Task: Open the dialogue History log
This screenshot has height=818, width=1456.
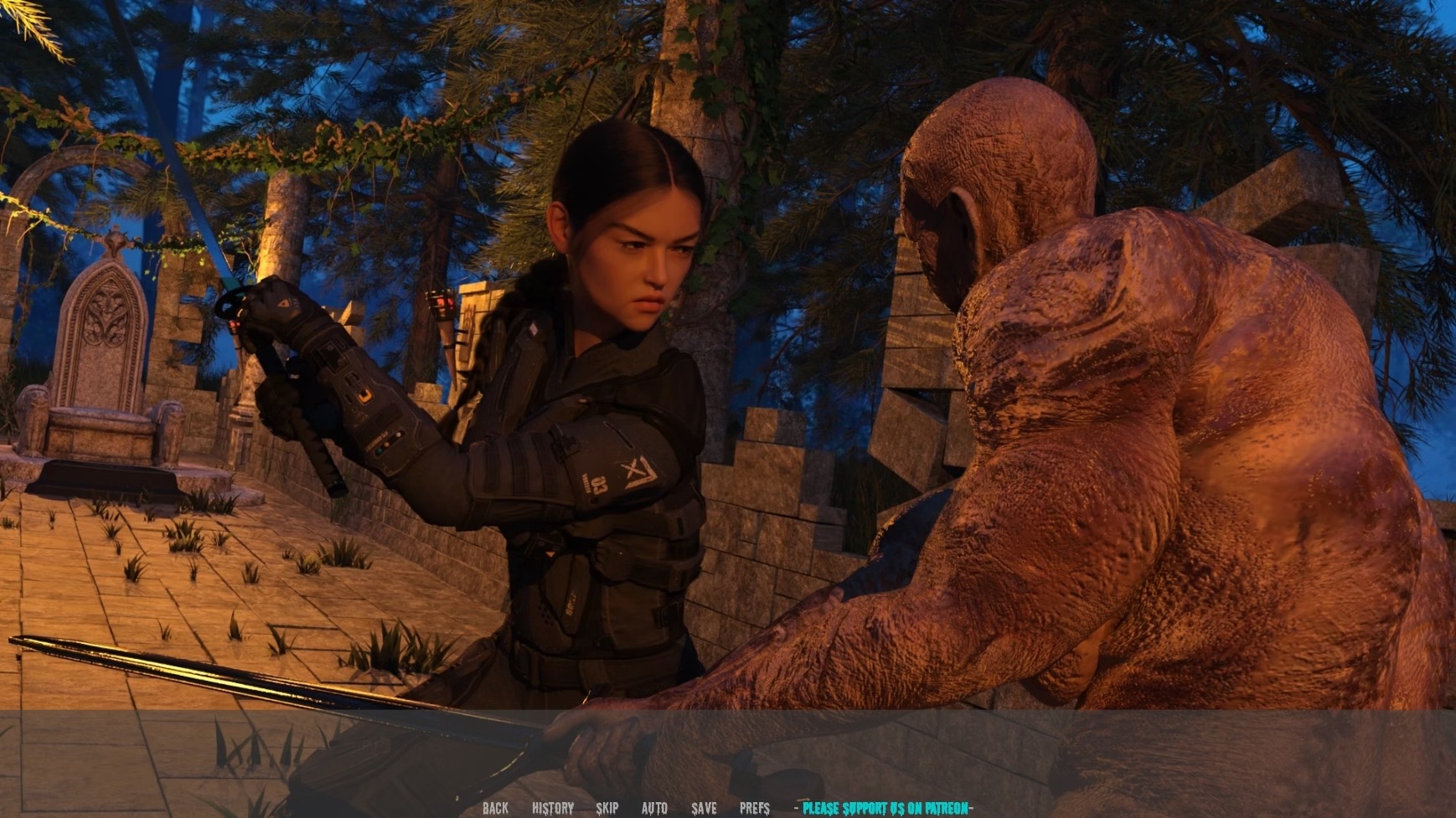Action: pyautogui.click(x=553, y=808)
